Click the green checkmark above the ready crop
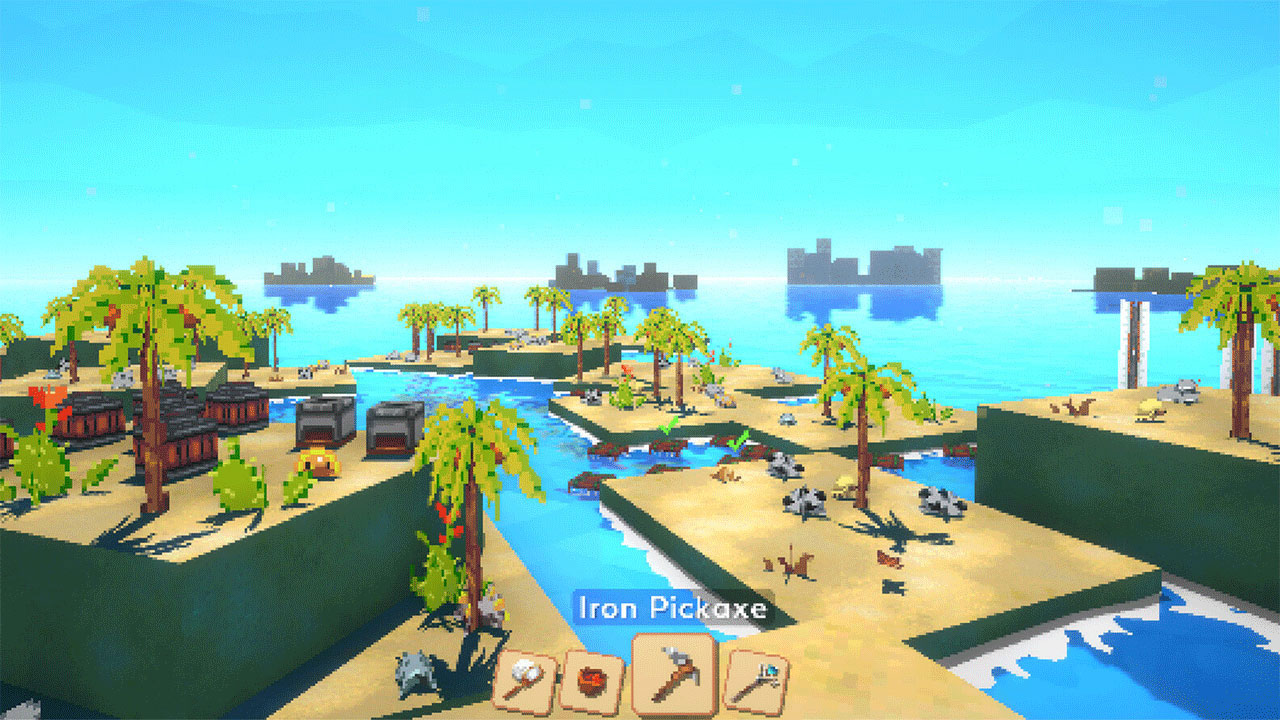Image resolution: width=1280 pixels, height=720 pixels. pos(669,426)
